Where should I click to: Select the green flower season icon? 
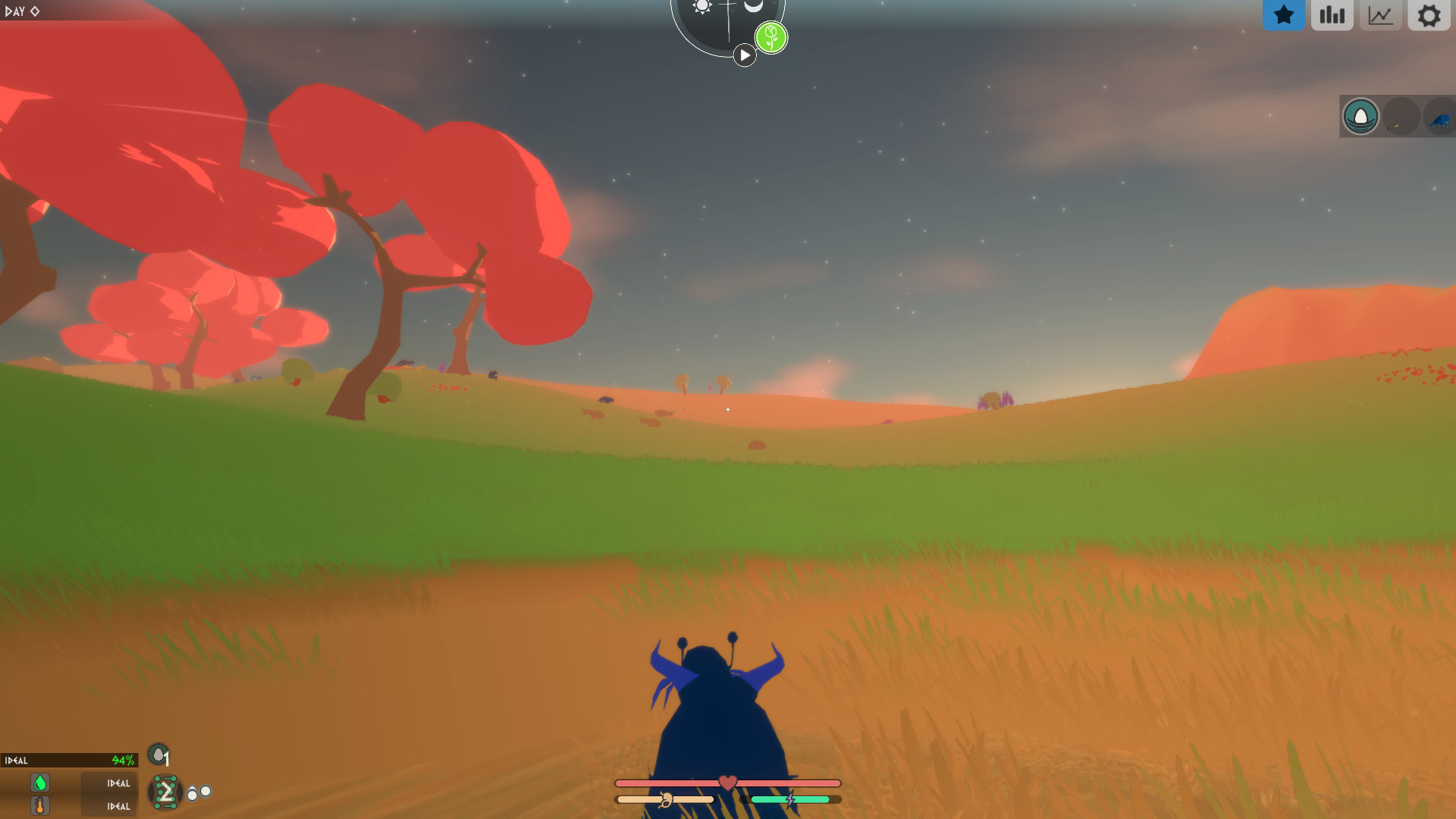(x=771, y=37)
